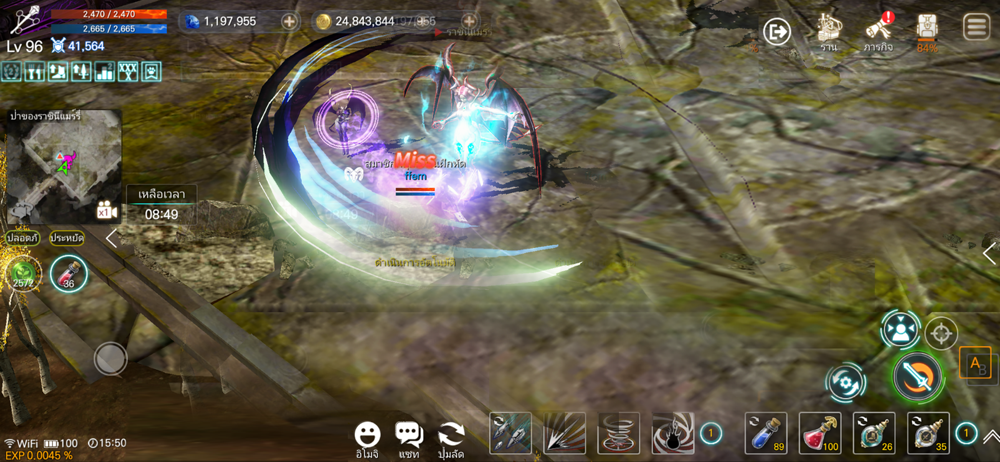1000x462 pixels.
Task: Open the backpack inventory at 84%
Action: (927, 31)
